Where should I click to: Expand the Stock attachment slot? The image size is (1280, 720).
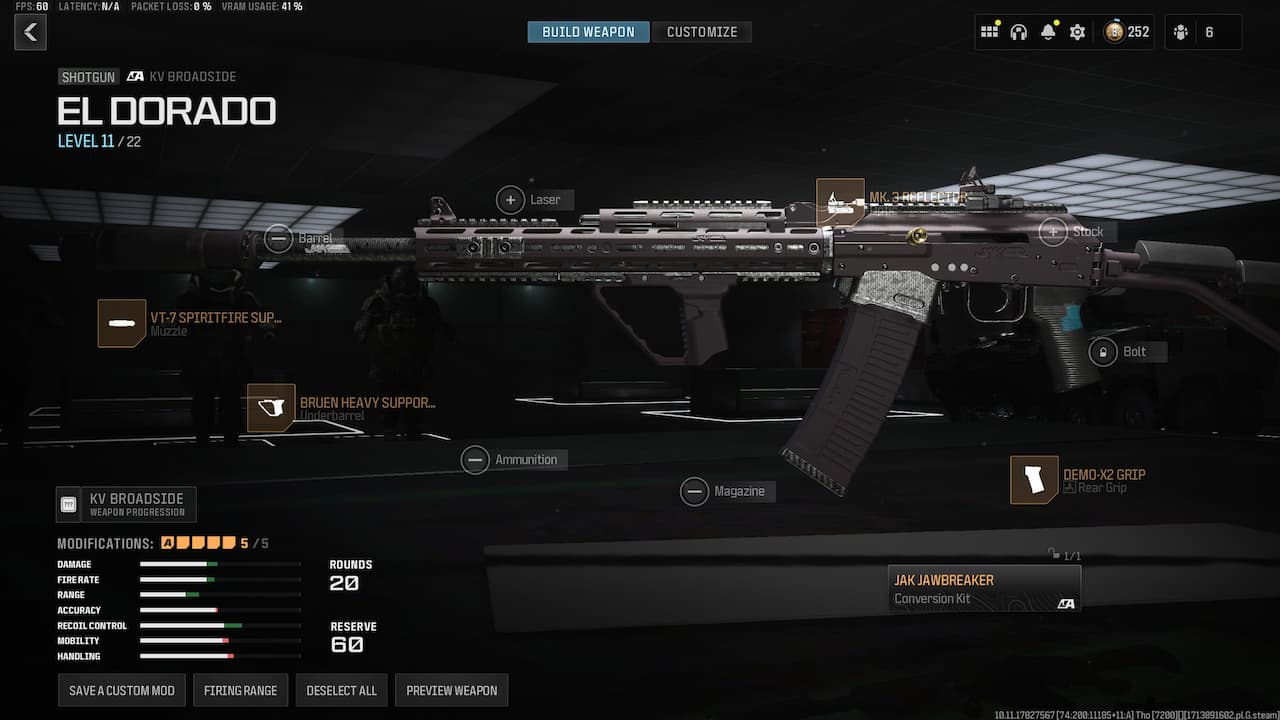point(1052,231)
